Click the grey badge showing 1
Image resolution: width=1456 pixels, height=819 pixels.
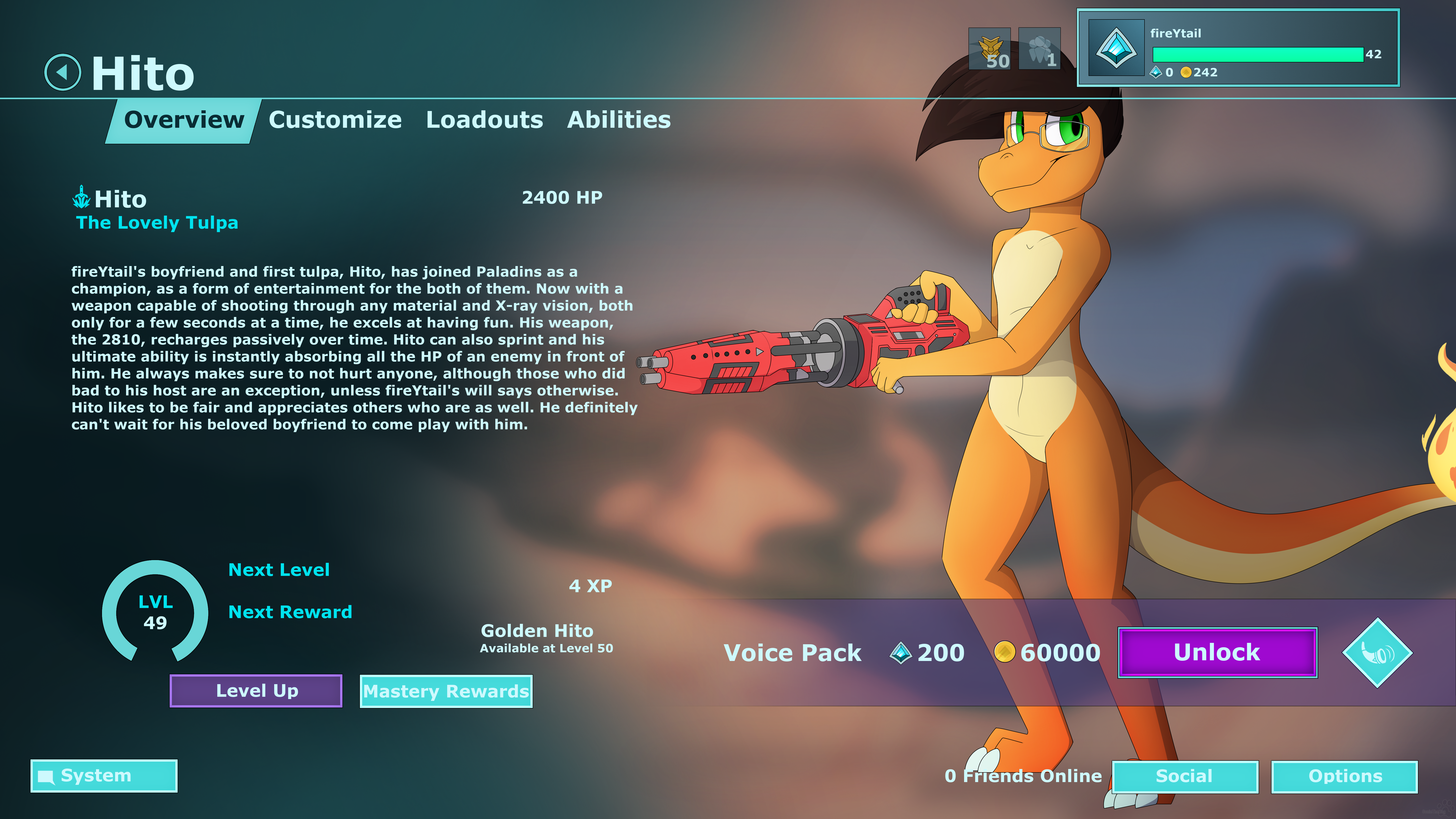tap(1039, 49)
